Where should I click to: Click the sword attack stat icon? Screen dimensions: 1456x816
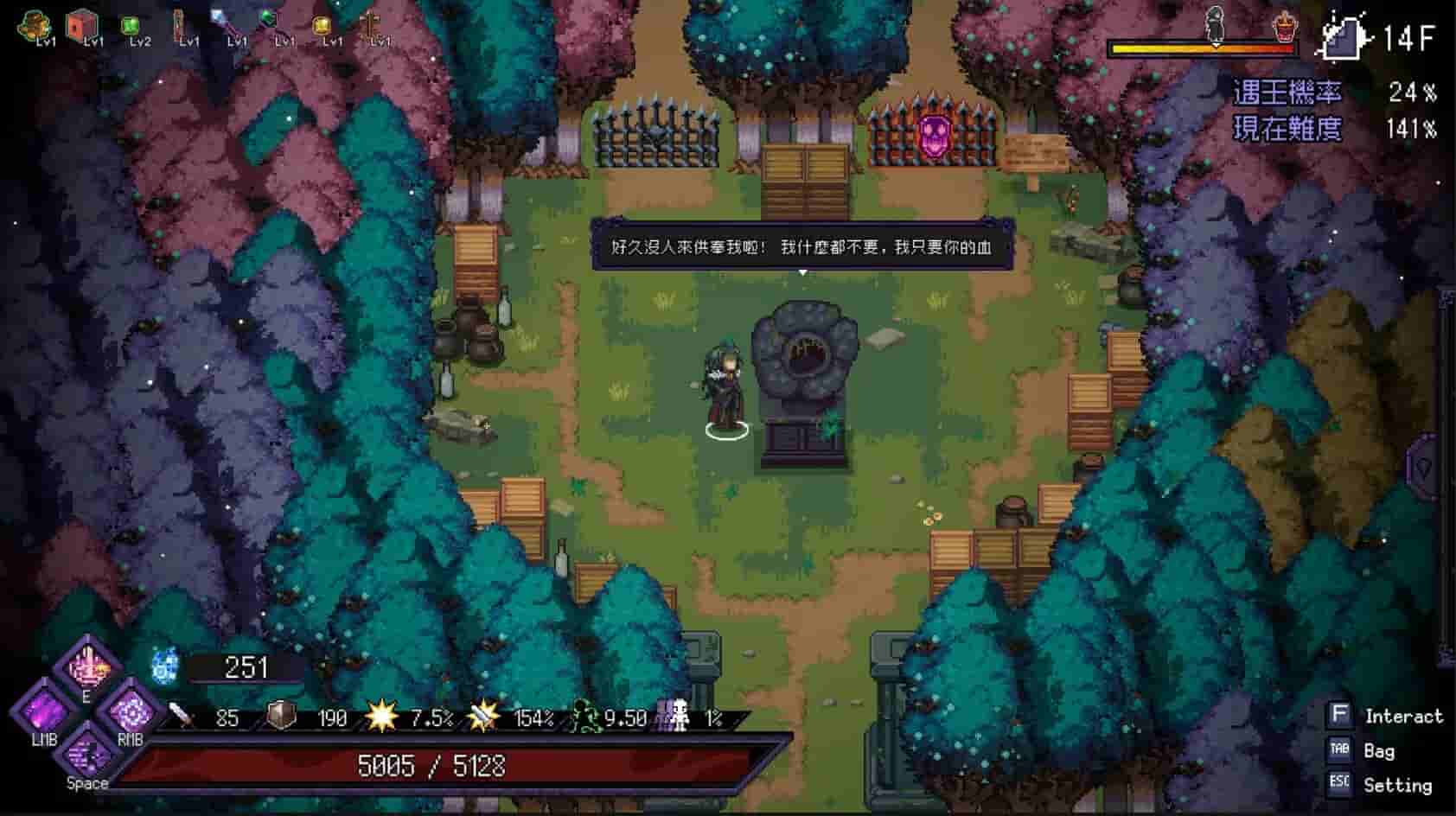point(180,716)
